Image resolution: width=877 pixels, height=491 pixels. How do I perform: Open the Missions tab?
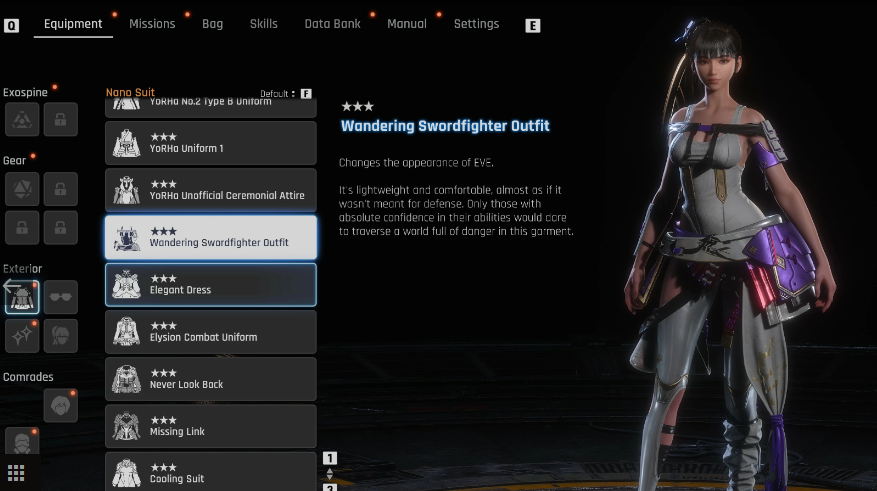coord(152,24)
